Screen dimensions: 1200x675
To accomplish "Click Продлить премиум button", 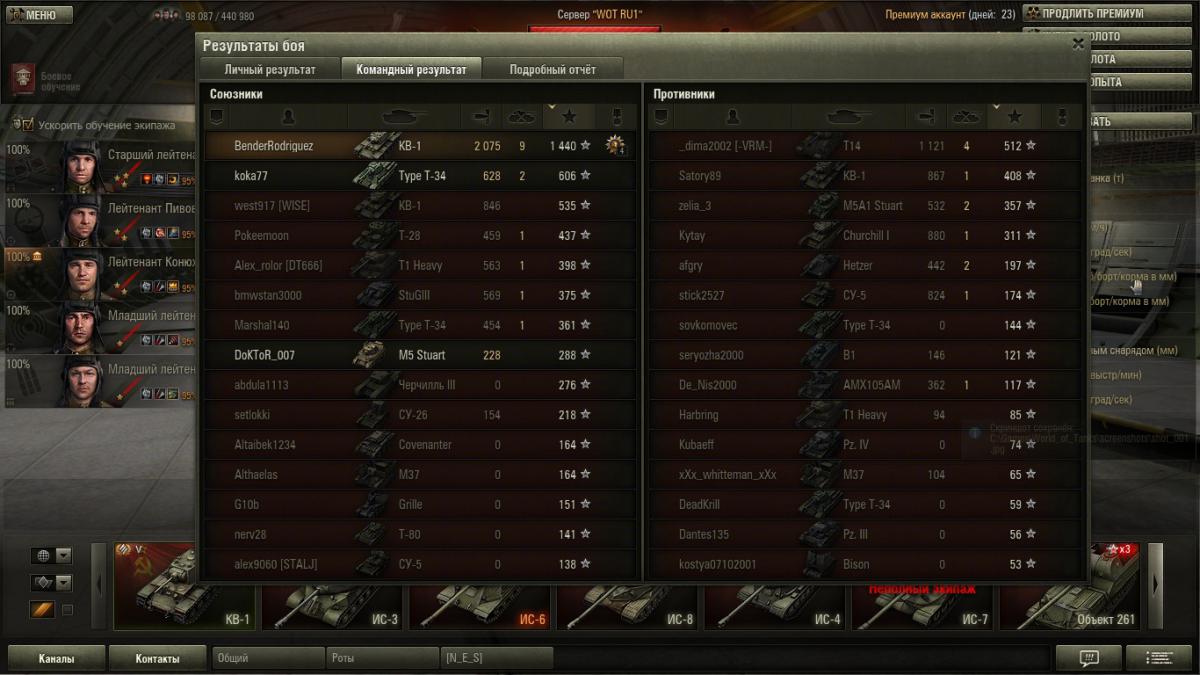I will [x=1092, y=14].
